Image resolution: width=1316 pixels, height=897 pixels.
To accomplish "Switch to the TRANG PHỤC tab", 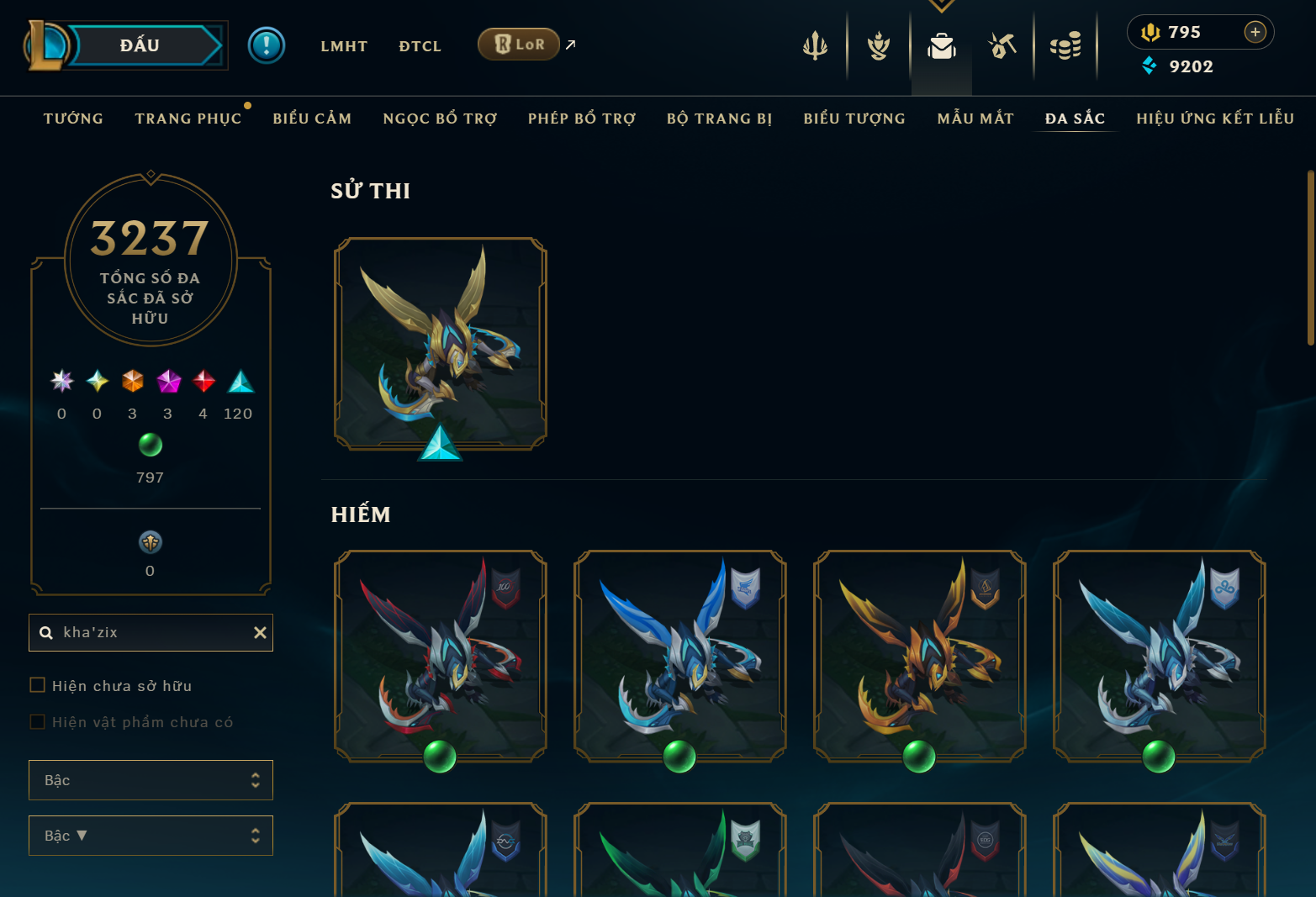I will (188, 119).
